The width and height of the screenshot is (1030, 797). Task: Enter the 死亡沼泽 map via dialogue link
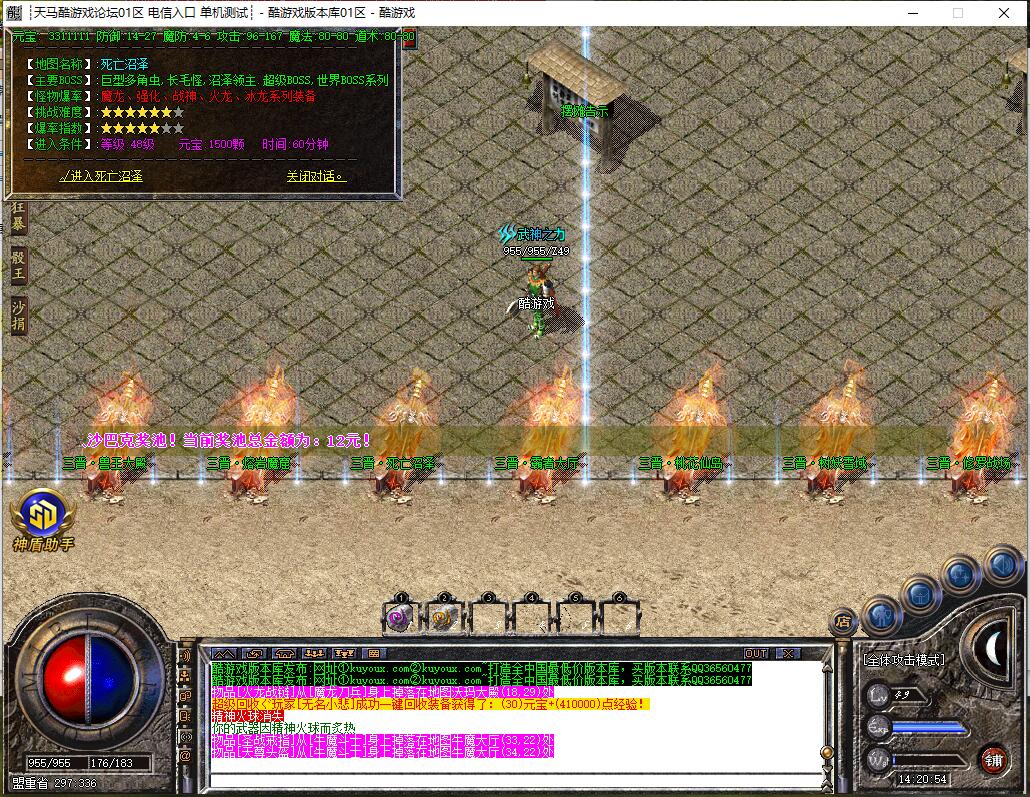102,176
